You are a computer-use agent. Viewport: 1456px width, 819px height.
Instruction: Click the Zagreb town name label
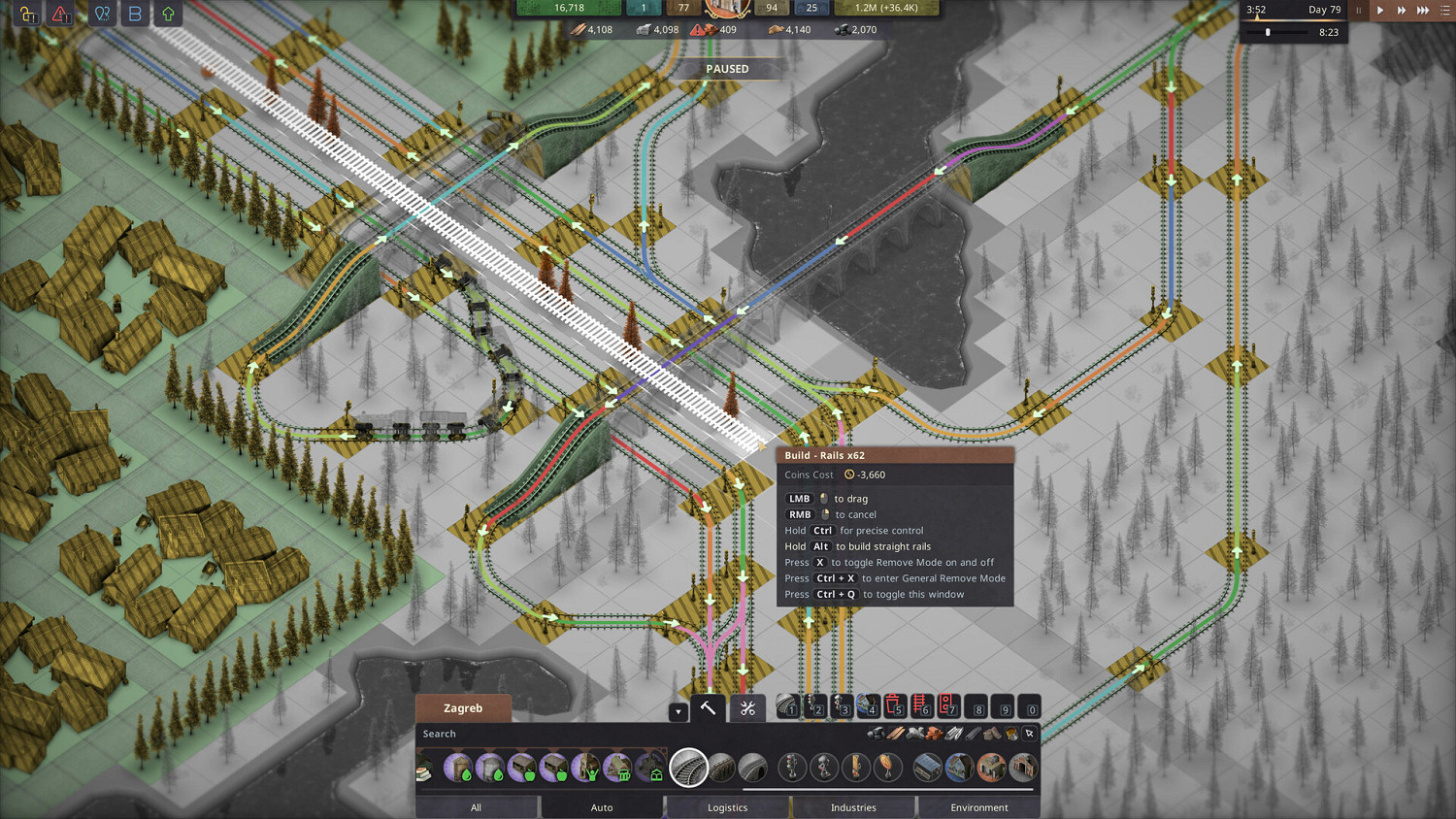(x=463, y=708)
